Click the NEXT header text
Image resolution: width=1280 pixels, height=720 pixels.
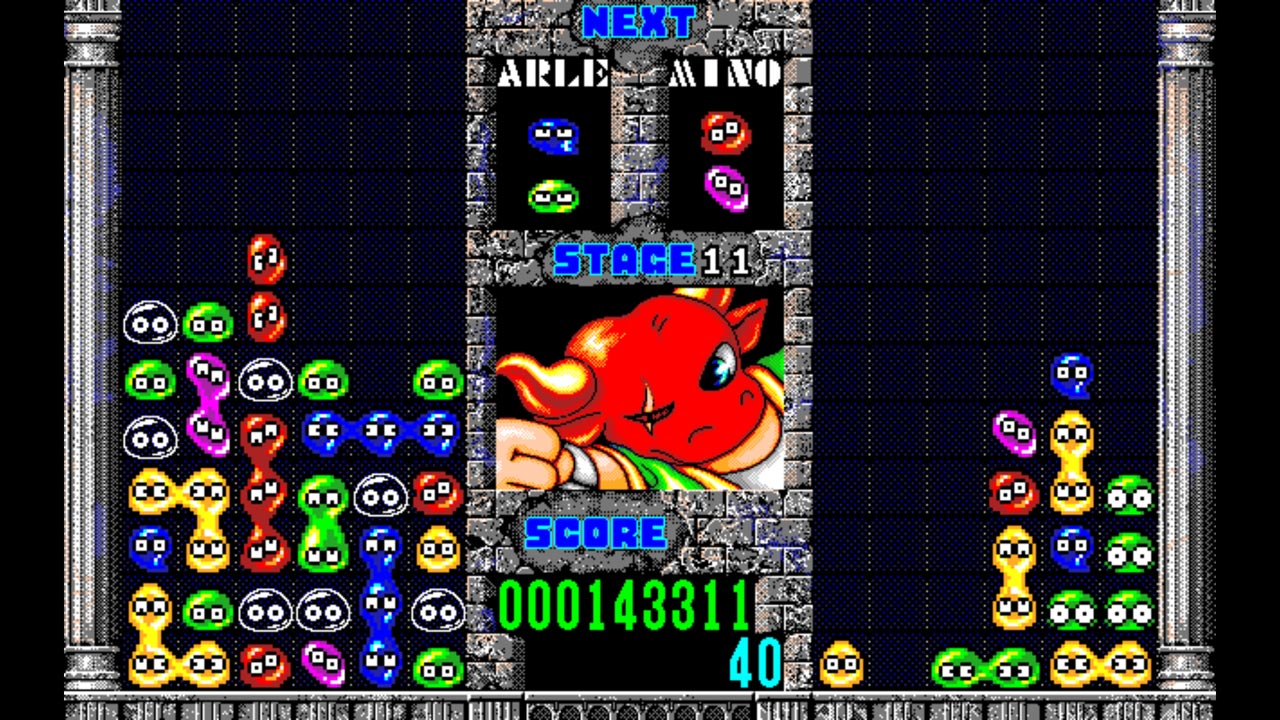640,20
